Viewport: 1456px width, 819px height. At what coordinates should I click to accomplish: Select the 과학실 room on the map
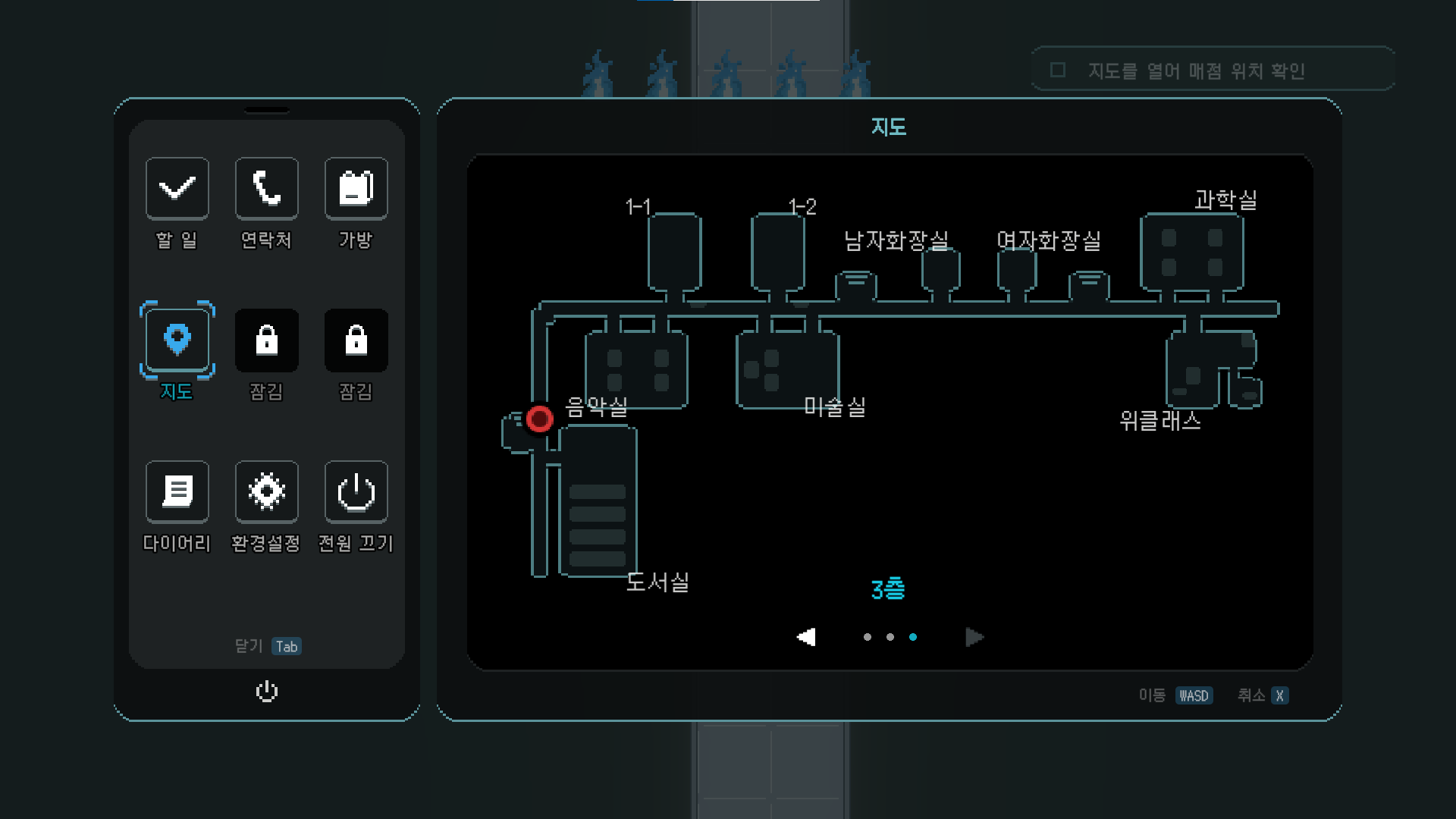click(x=1191, y=253)
